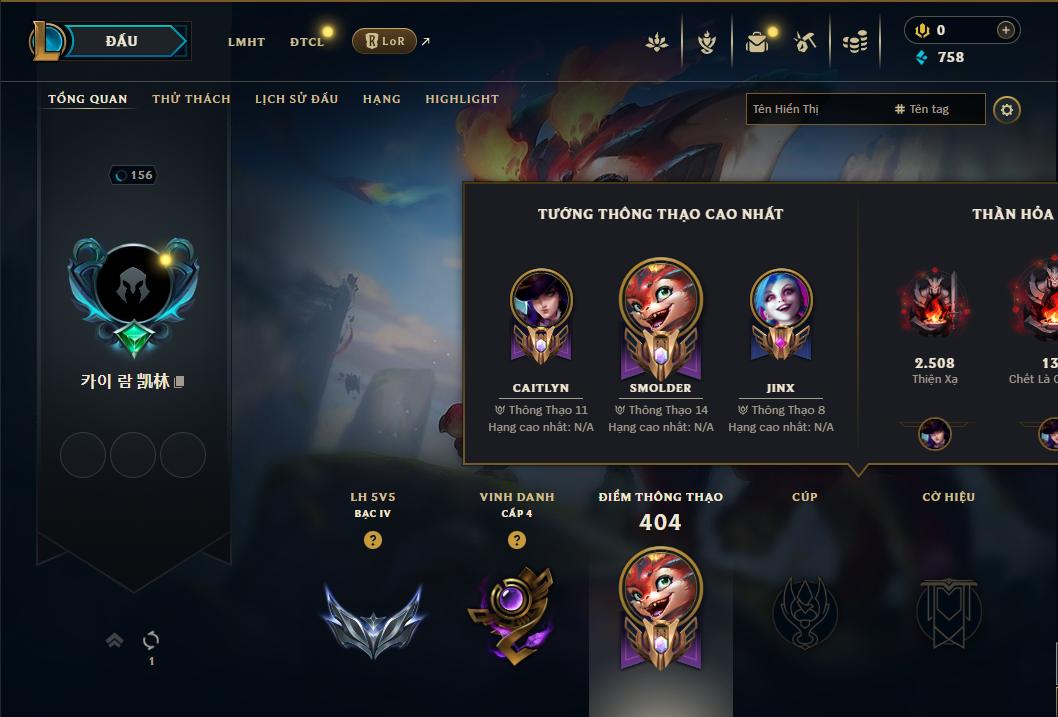Open profile settings gear icon
This screenshot has height=717, width=1058.
point(1007,109)
